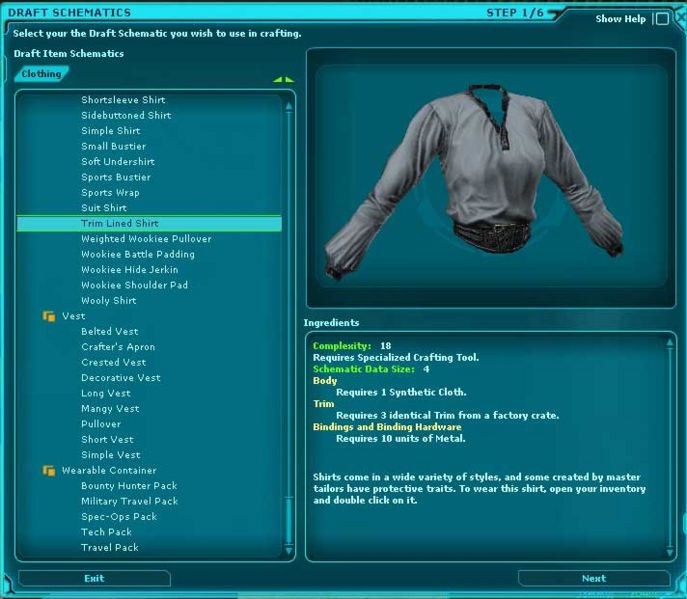
Task: Collapse the Wearable Container folder
Action: 48,470
